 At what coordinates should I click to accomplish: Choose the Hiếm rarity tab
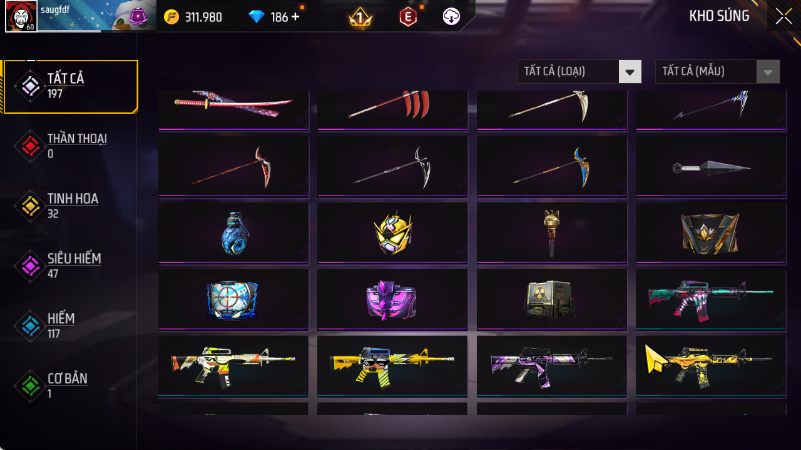70,324
